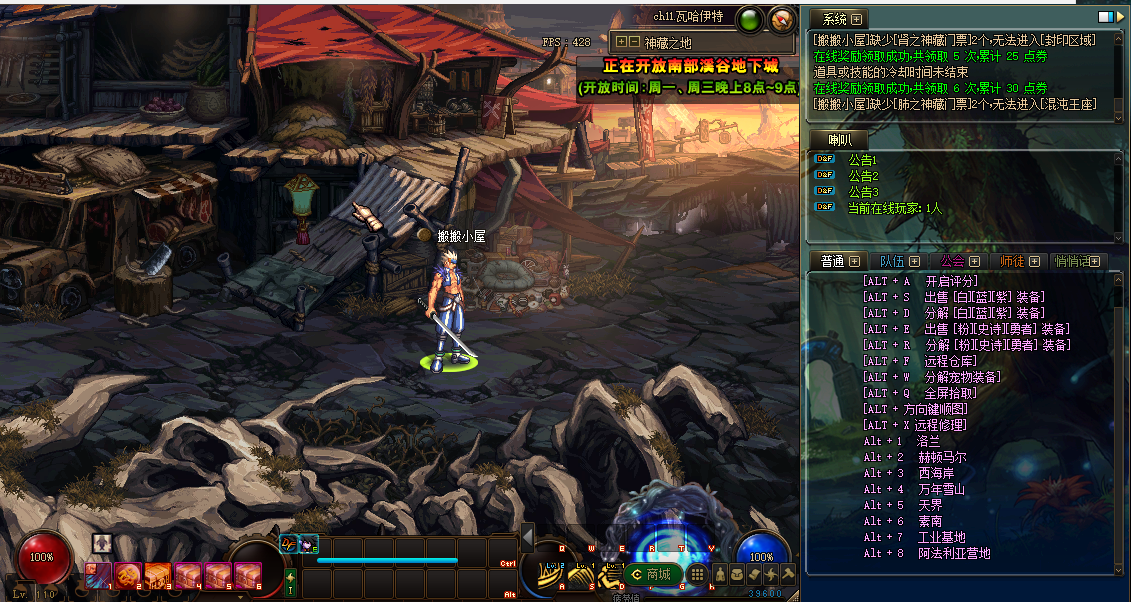Click the compass icon beside the channel name

pyautogui.click(x=781, y=19)
